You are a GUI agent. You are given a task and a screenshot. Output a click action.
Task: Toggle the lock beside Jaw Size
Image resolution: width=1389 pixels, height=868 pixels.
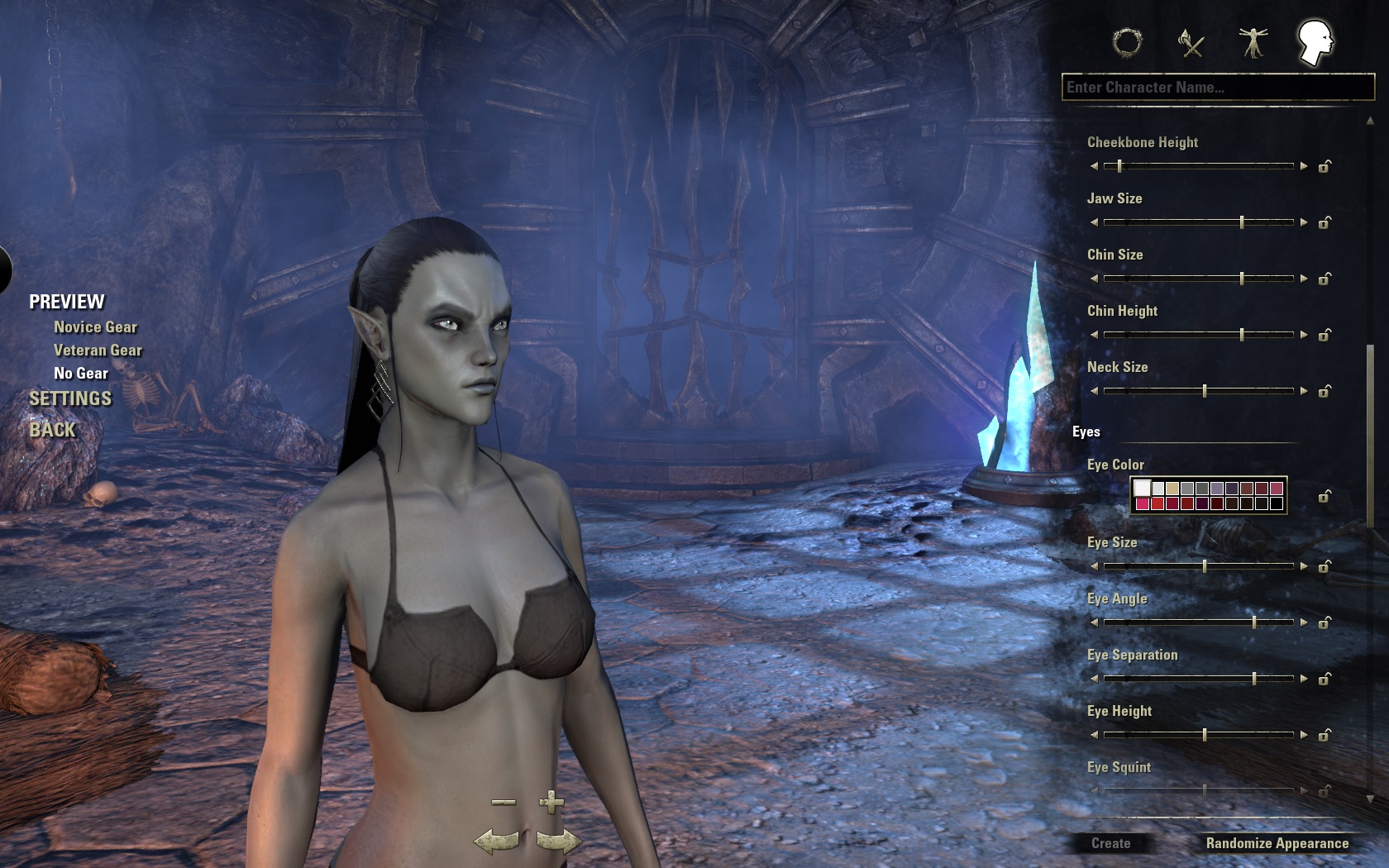coord(1325,222)
